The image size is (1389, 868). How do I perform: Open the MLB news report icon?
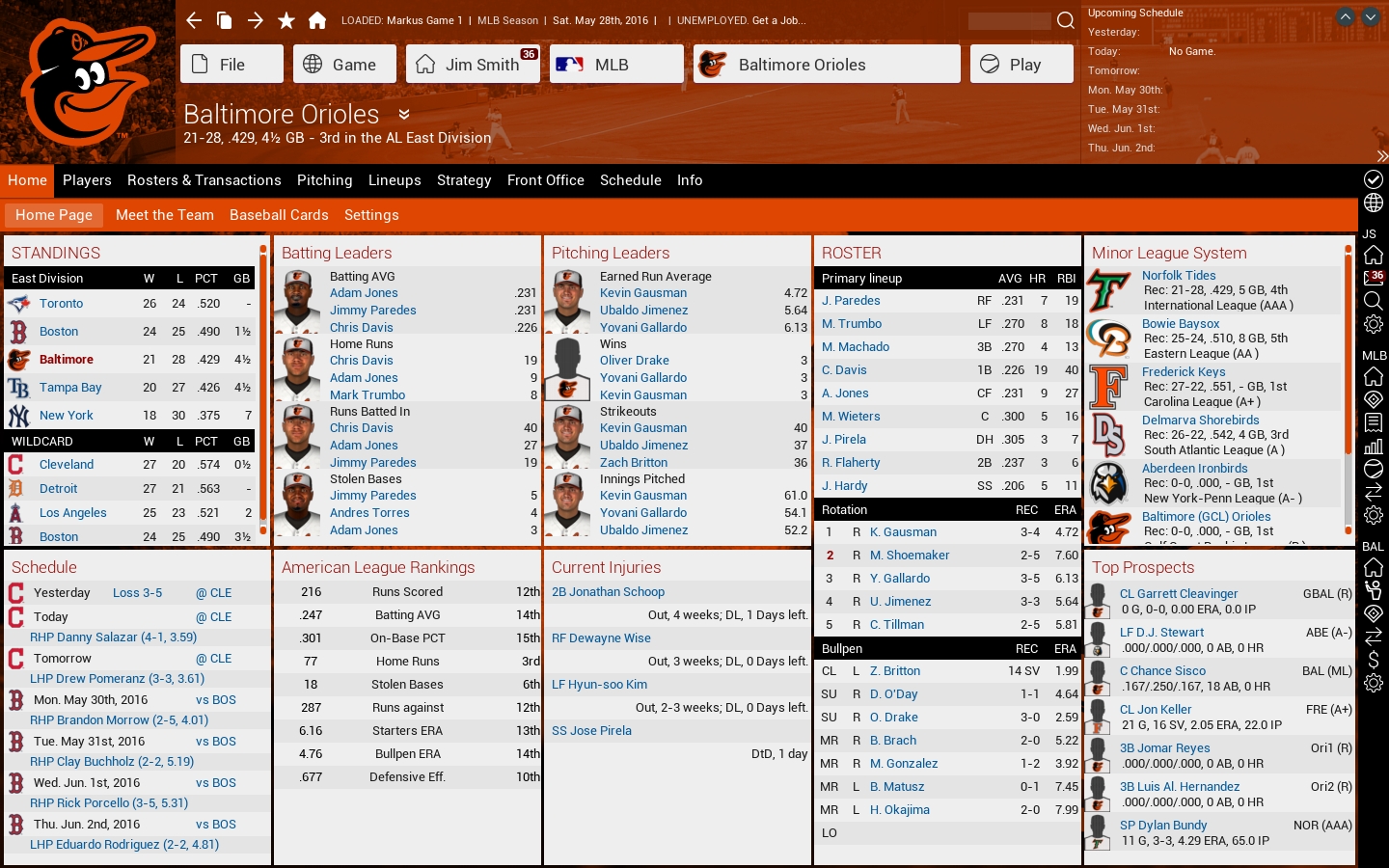(1373, 422)
